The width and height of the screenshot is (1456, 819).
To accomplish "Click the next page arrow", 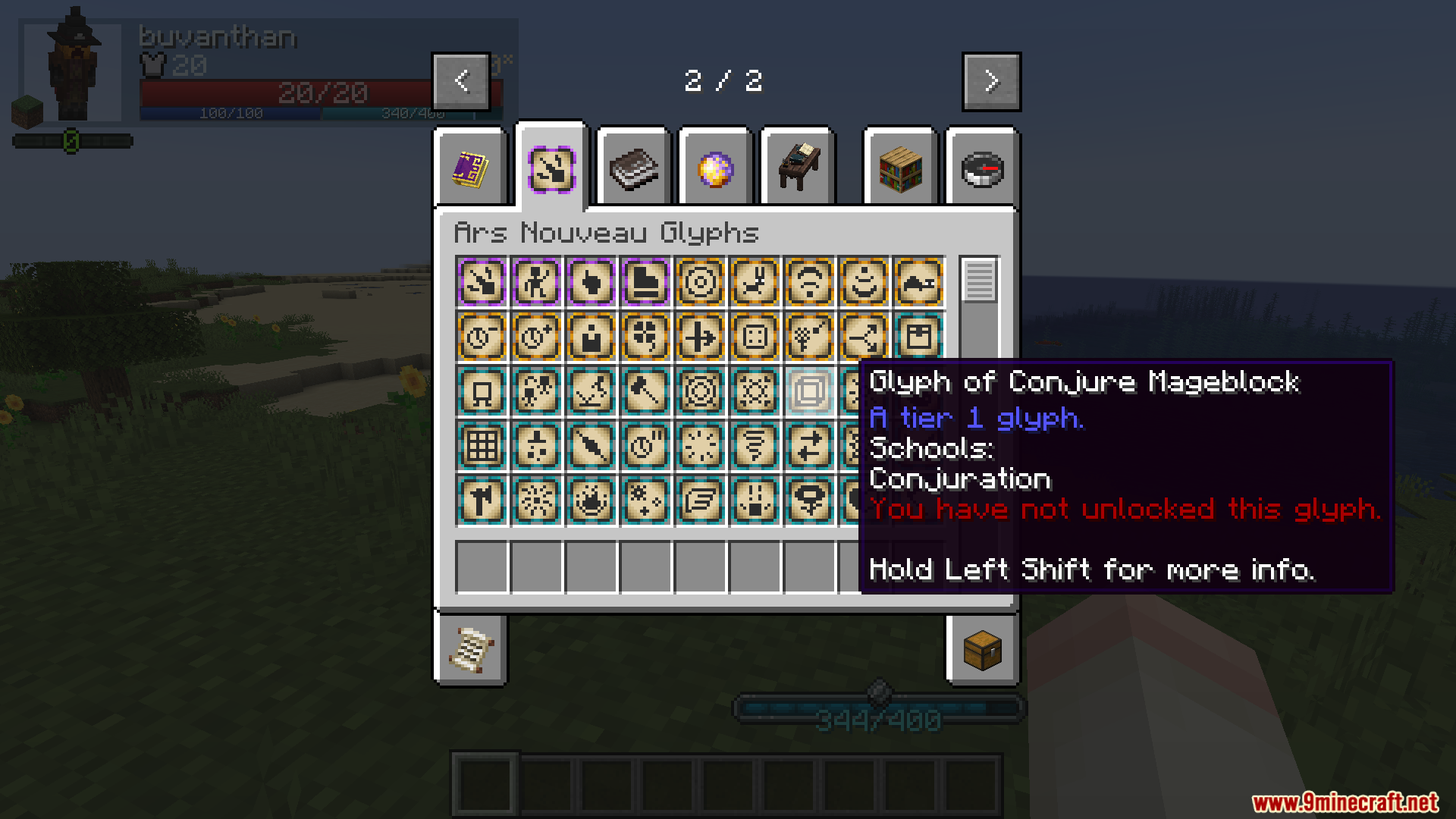I will [990, 80].
